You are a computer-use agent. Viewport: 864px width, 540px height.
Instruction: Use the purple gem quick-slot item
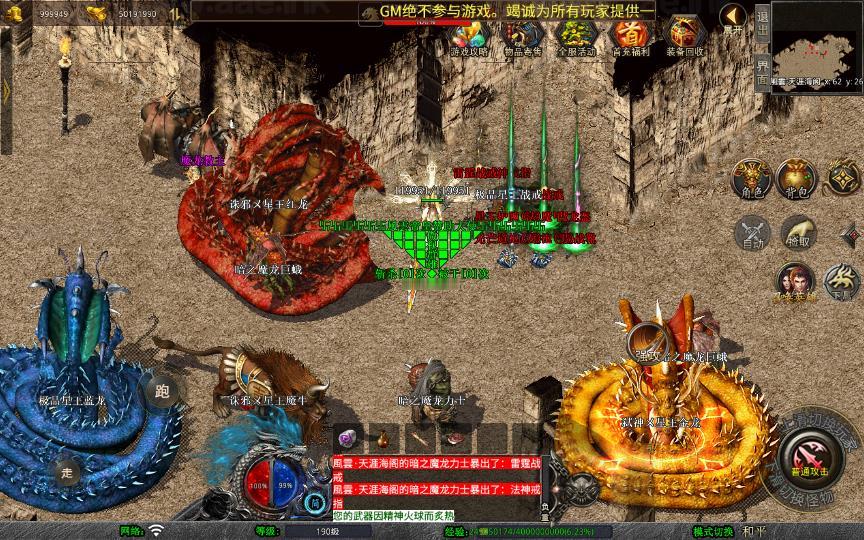click(346, 437)
